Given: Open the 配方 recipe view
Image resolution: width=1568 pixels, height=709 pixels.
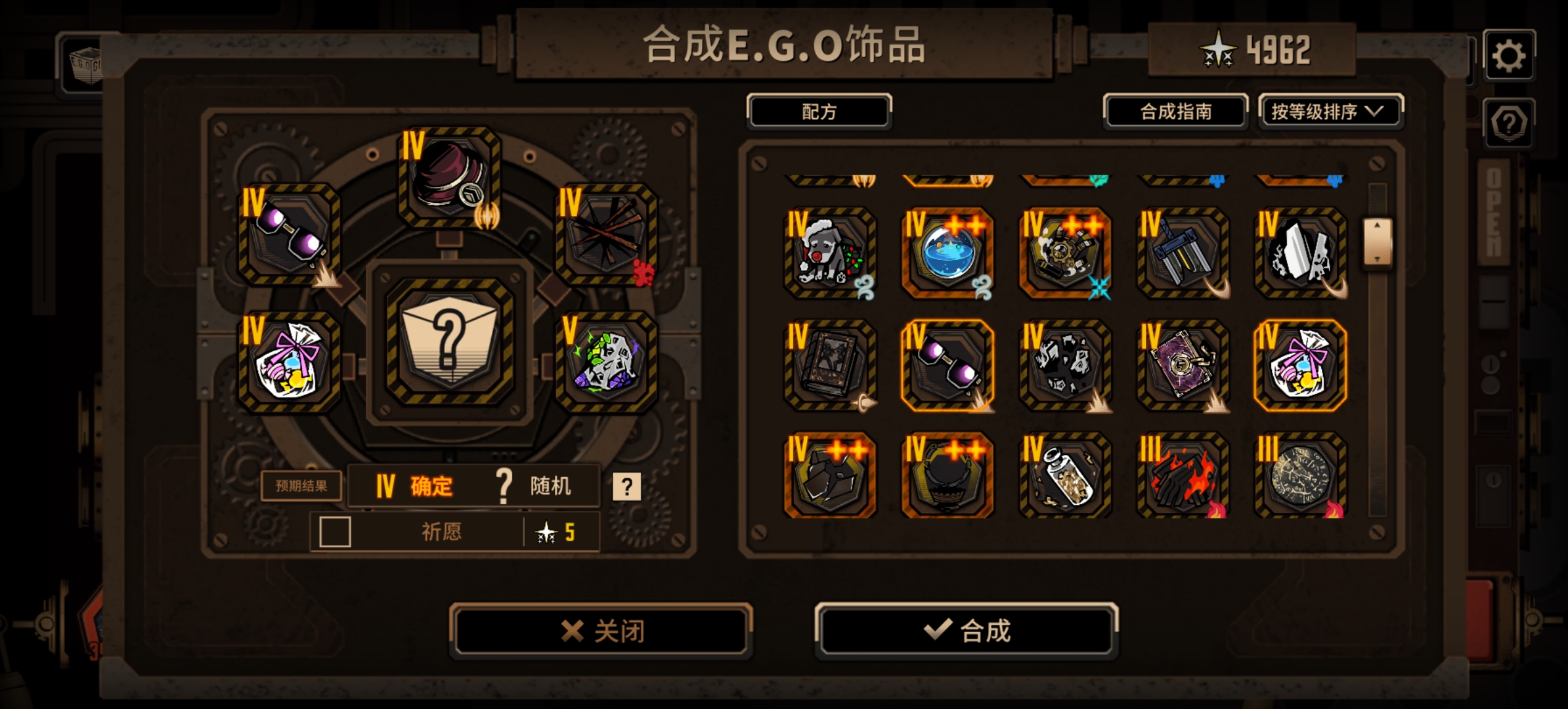Looking at the screenshot, I should [818, 112].
